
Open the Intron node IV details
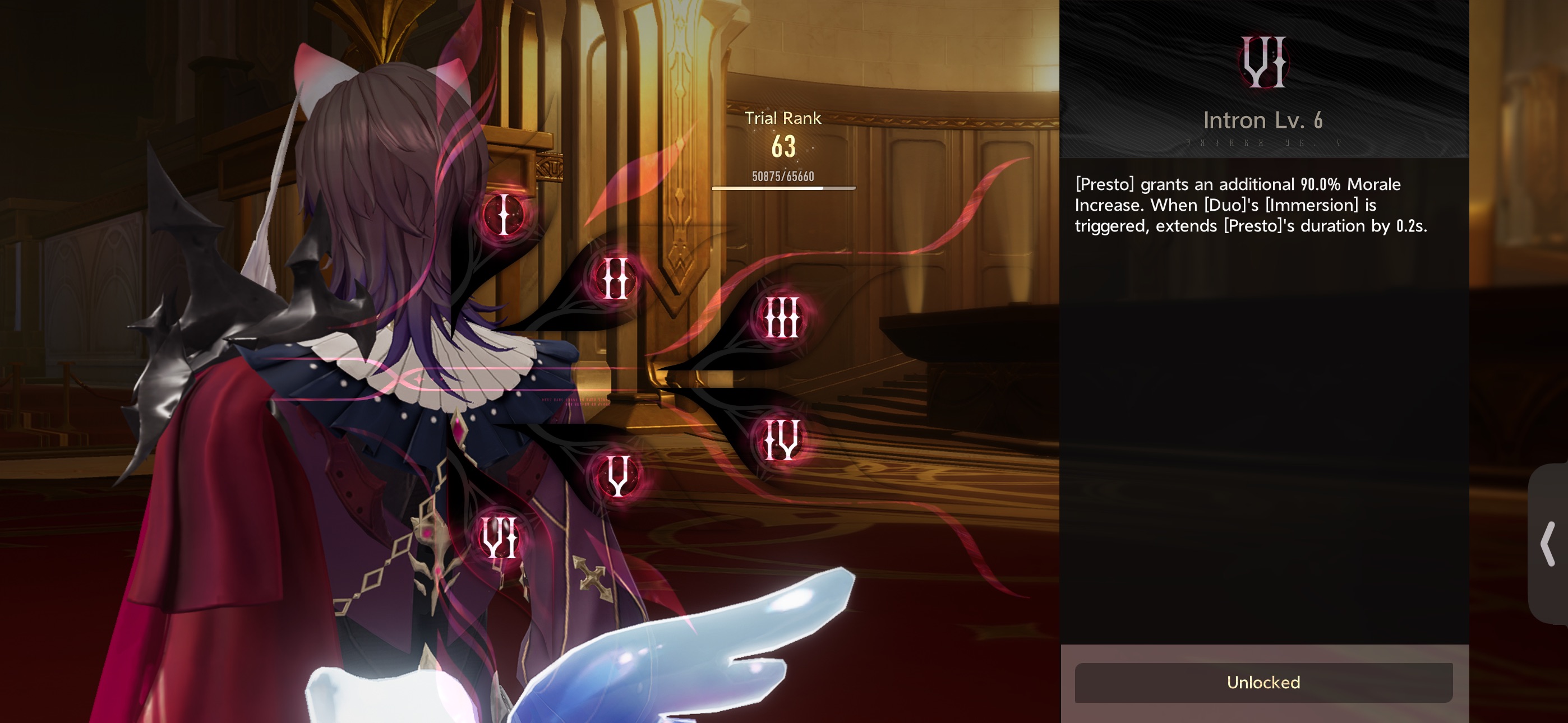point(782,439)
